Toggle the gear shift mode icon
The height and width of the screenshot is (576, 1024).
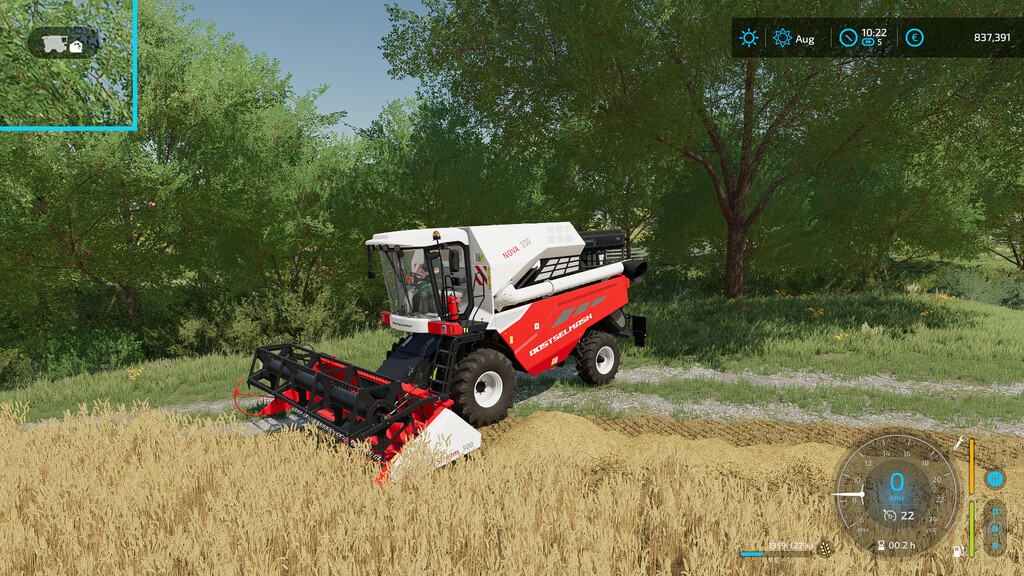pyautogui.click(x=995, y=479)
